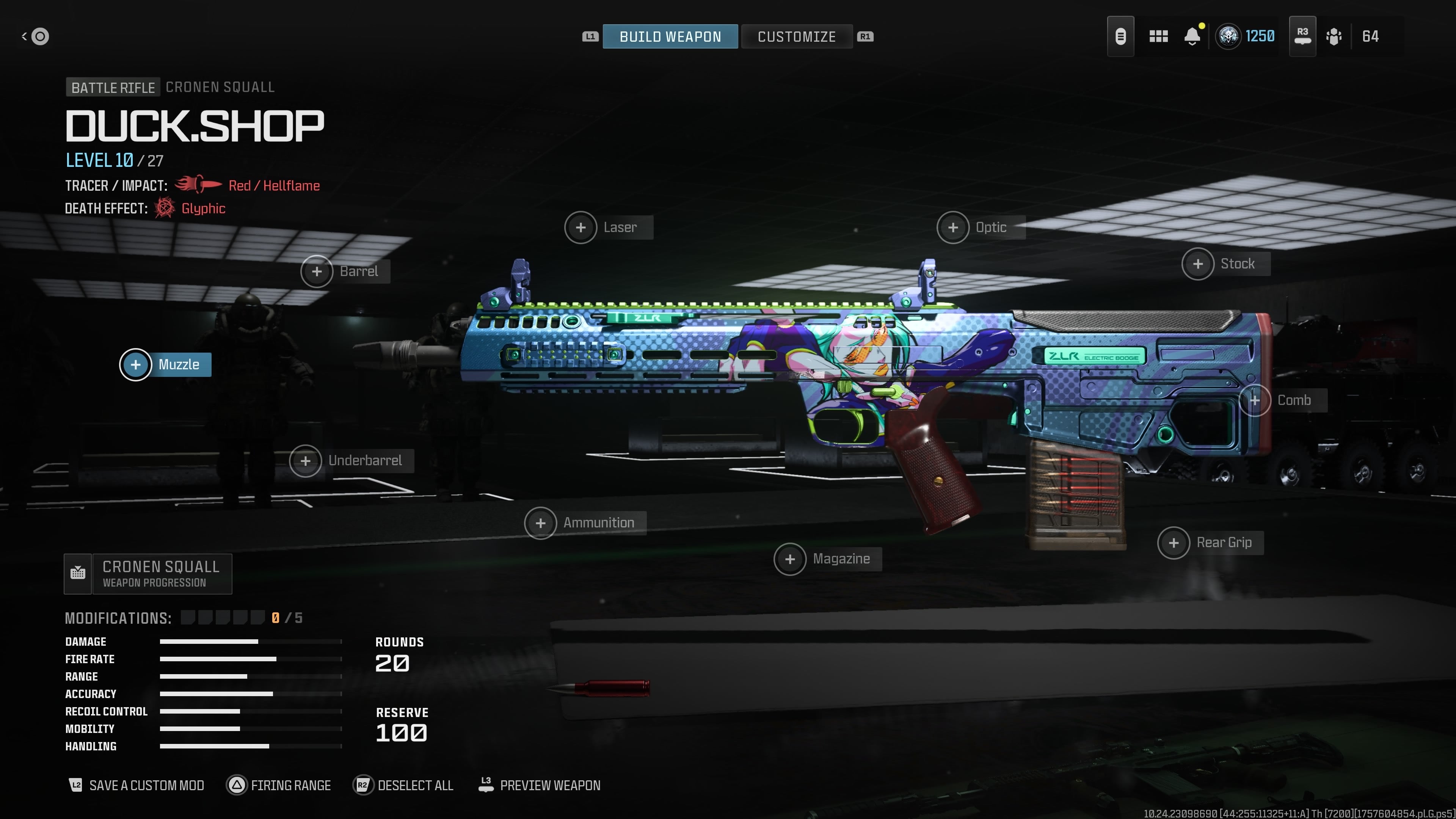Select Preview Weapon
The width and height of the screenshot is (1456, 819).
[x=539, y=785]
